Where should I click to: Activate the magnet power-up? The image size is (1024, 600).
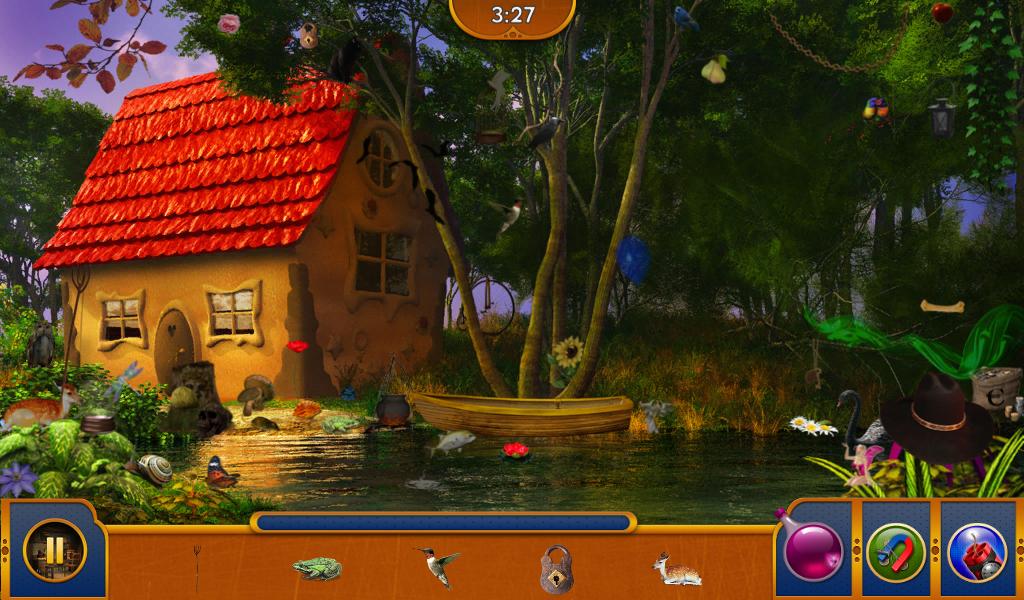[895, 552]
